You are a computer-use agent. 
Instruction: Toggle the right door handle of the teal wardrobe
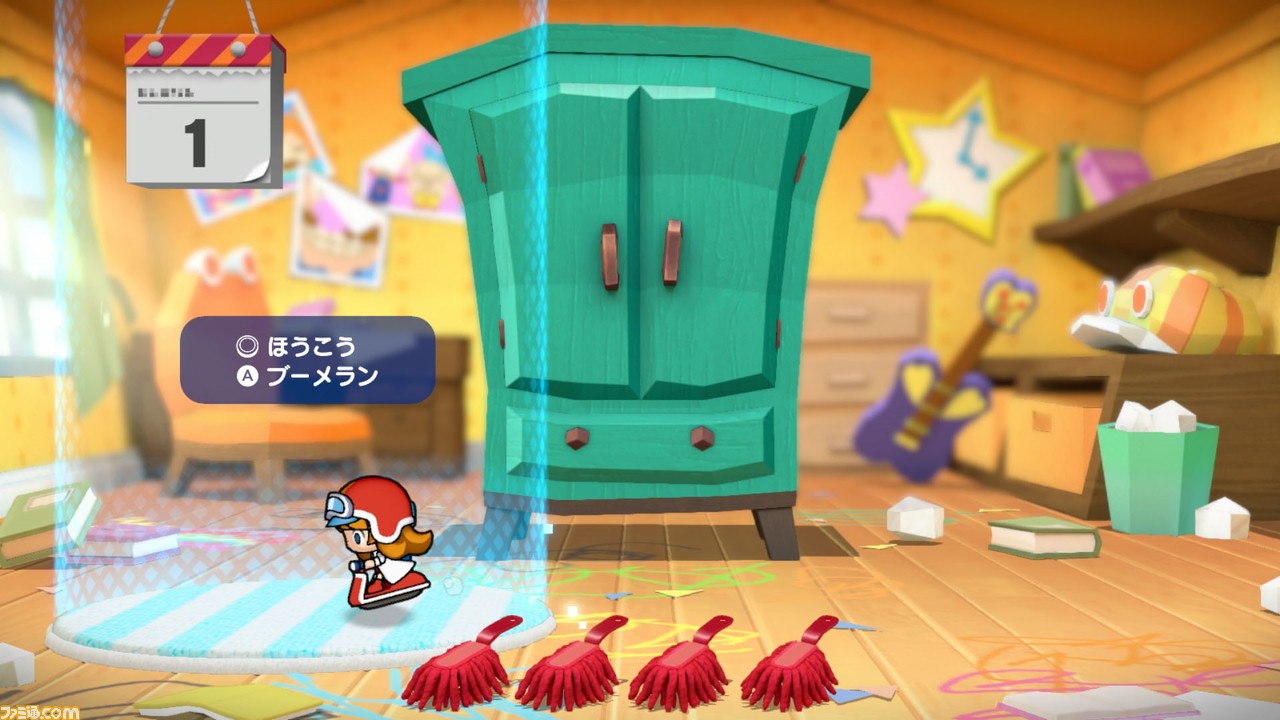673,250
